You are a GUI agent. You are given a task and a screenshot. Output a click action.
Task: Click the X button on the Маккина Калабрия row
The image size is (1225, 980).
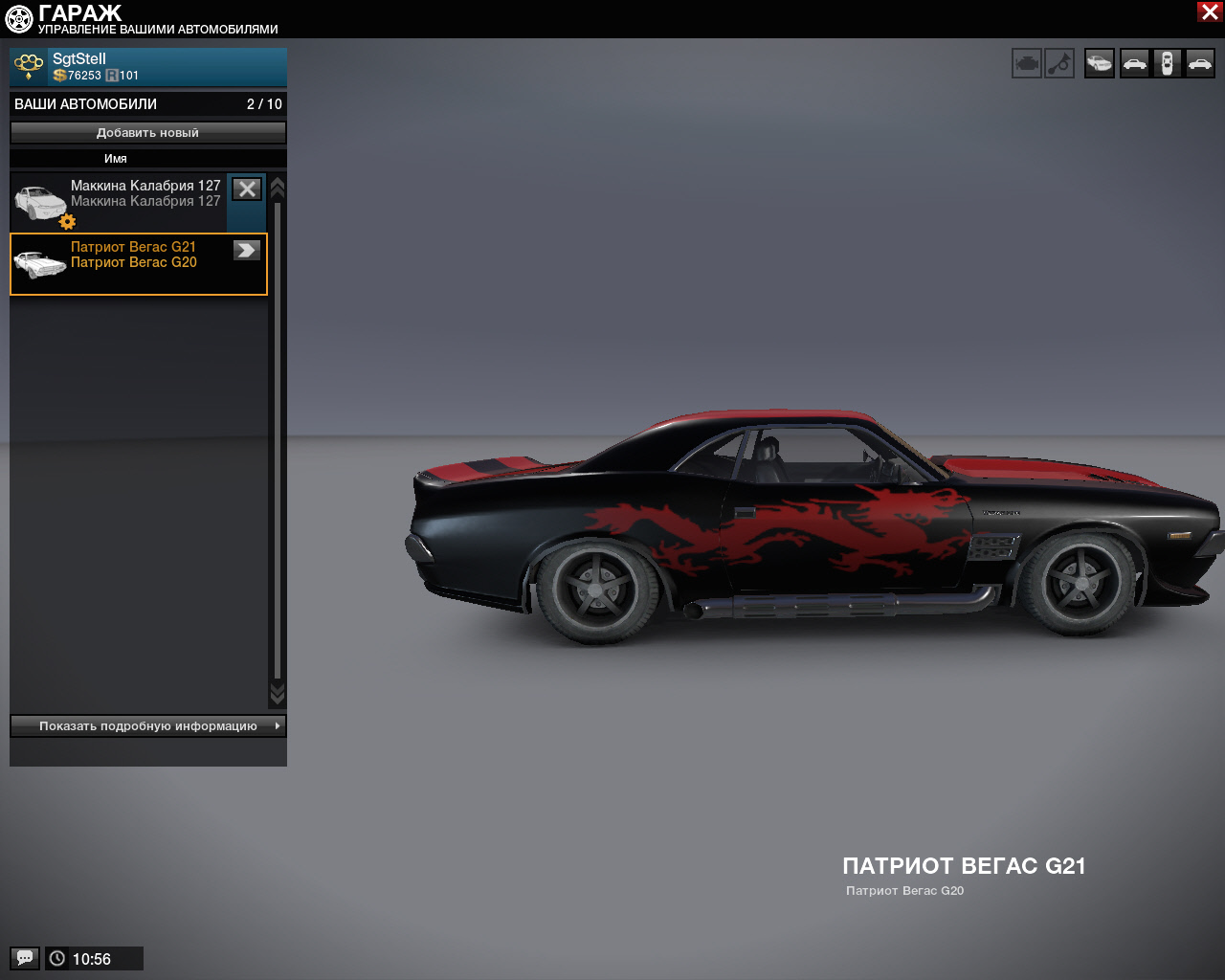click(x=247, y=189)
